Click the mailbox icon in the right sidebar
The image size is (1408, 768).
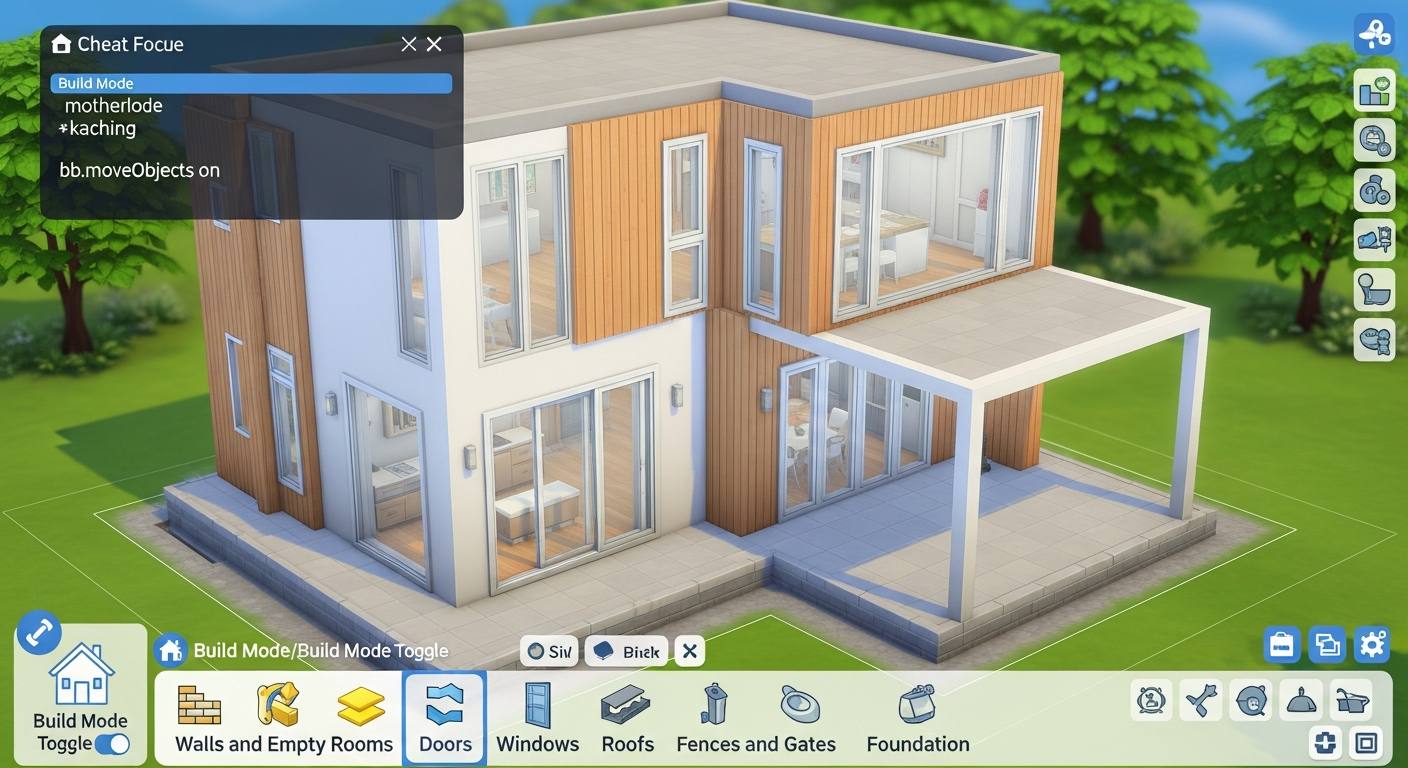click(1374, 240)
